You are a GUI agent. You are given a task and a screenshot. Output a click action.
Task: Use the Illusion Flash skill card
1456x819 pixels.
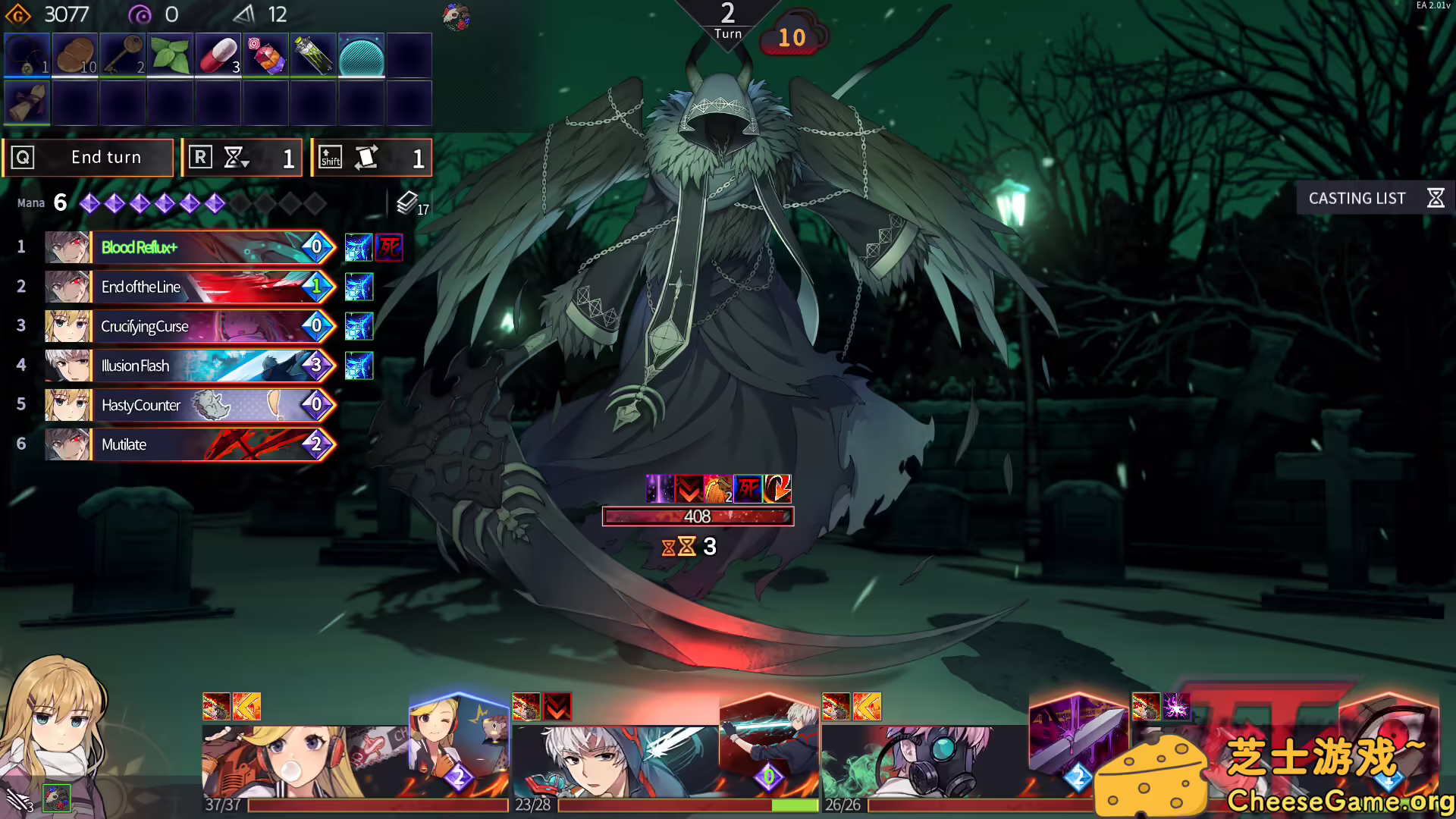(190, 366)
